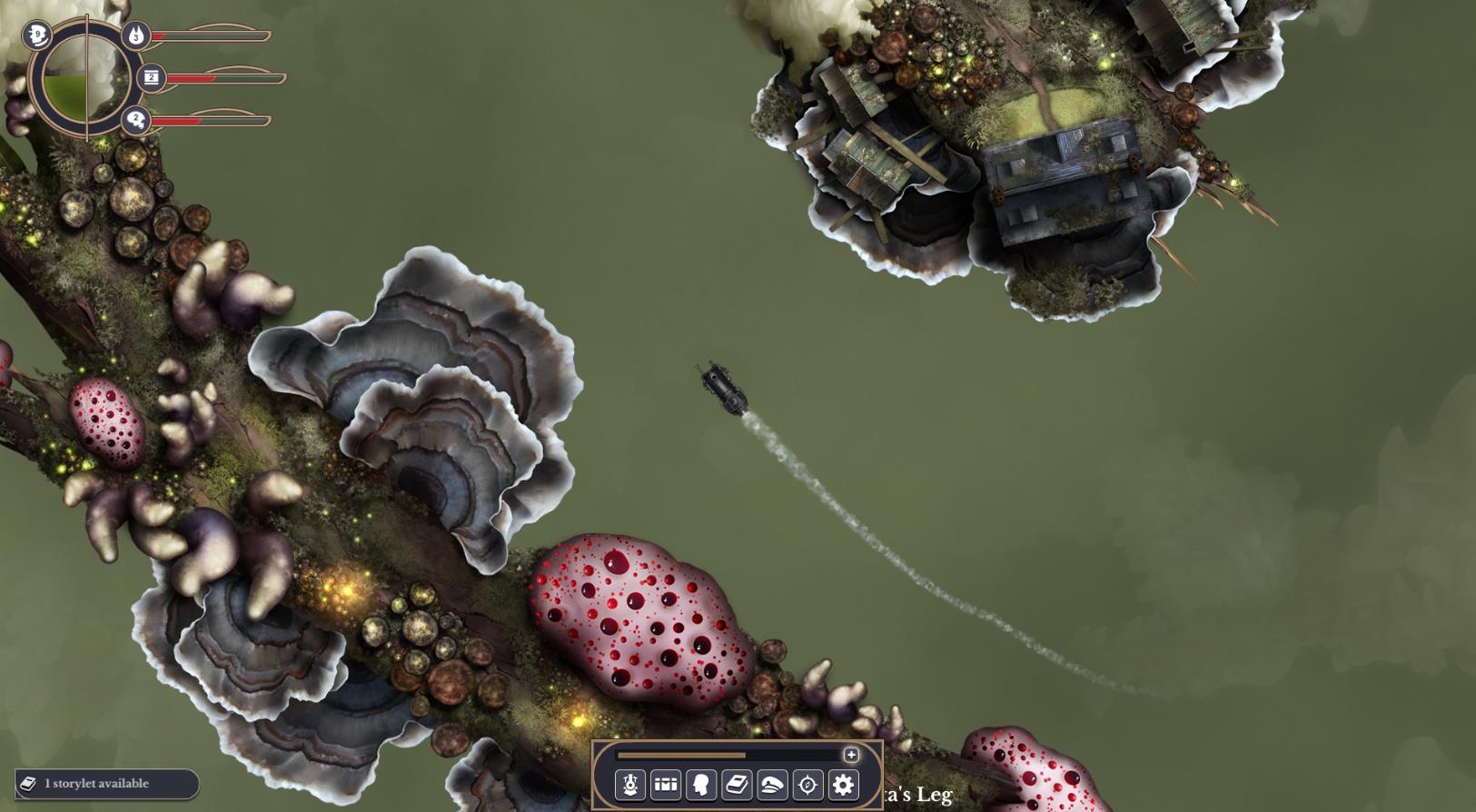The image size is (1476, 812).
Task: Click the terror face icon
Action: 37,35
